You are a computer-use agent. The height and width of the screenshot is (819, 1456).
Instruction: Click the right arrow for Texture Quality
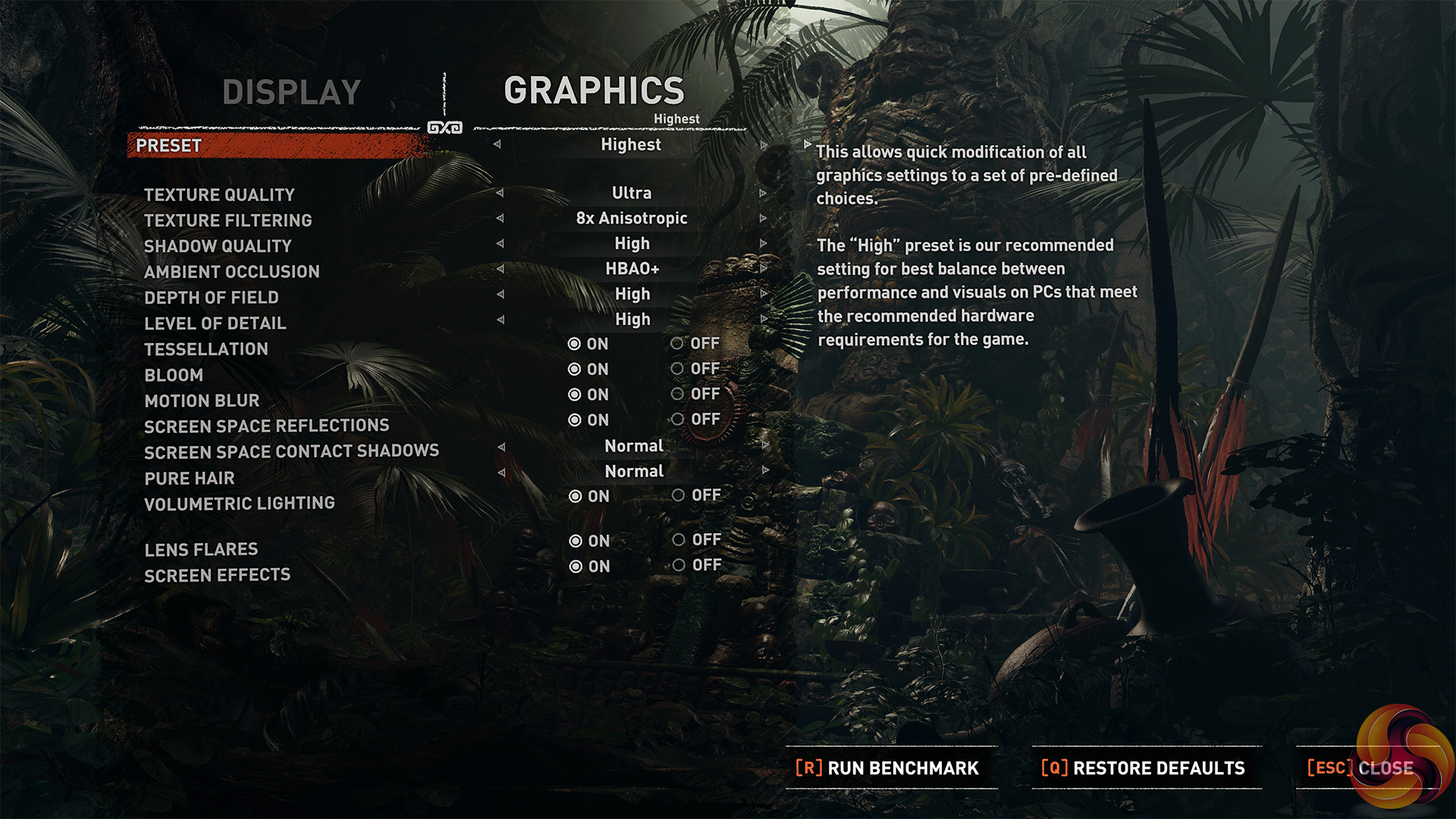pyautogui.click(x=763, y=193)
